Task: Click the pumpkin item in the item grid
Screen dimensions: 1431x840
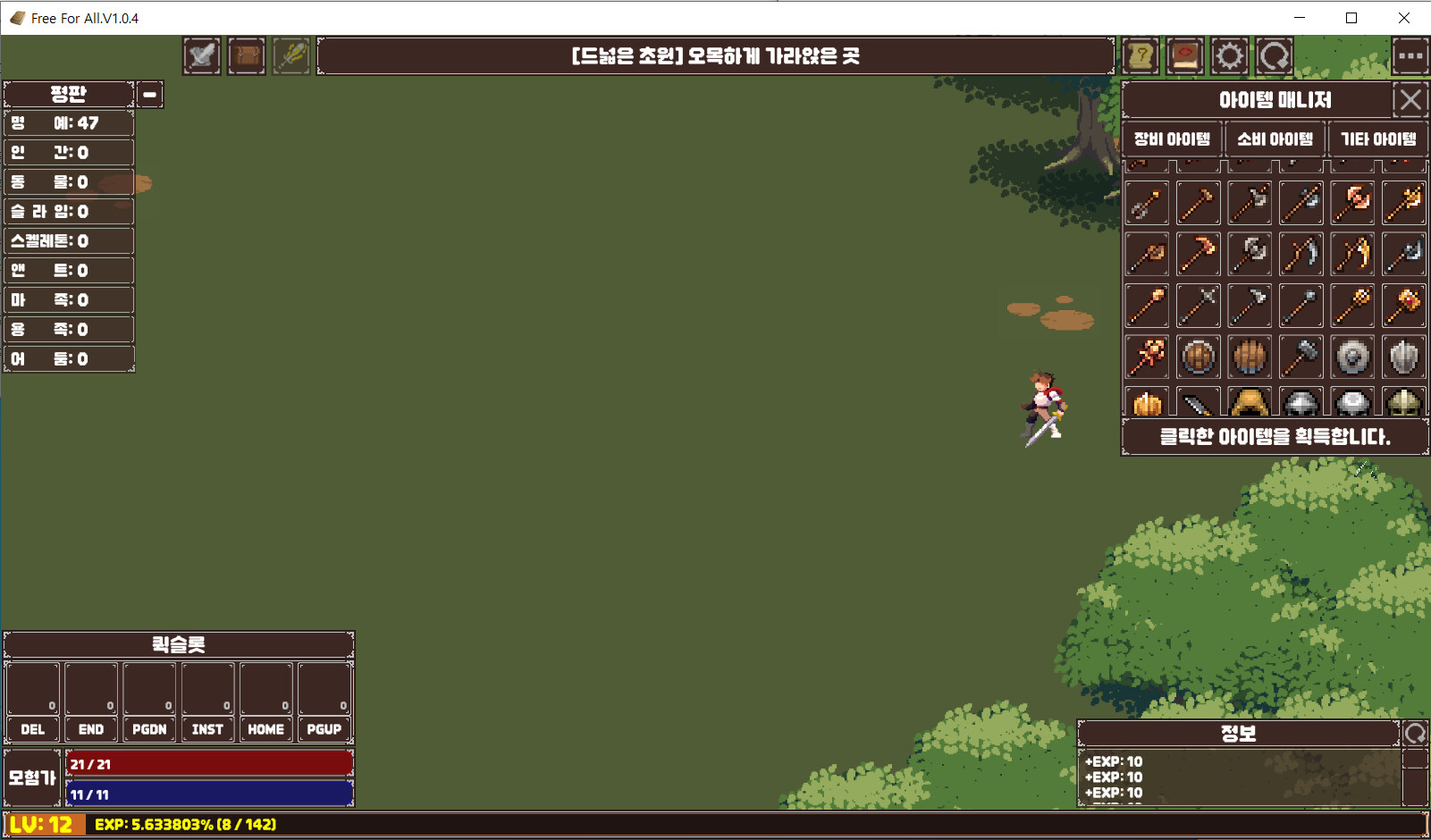Action: tap(1147, 403)
